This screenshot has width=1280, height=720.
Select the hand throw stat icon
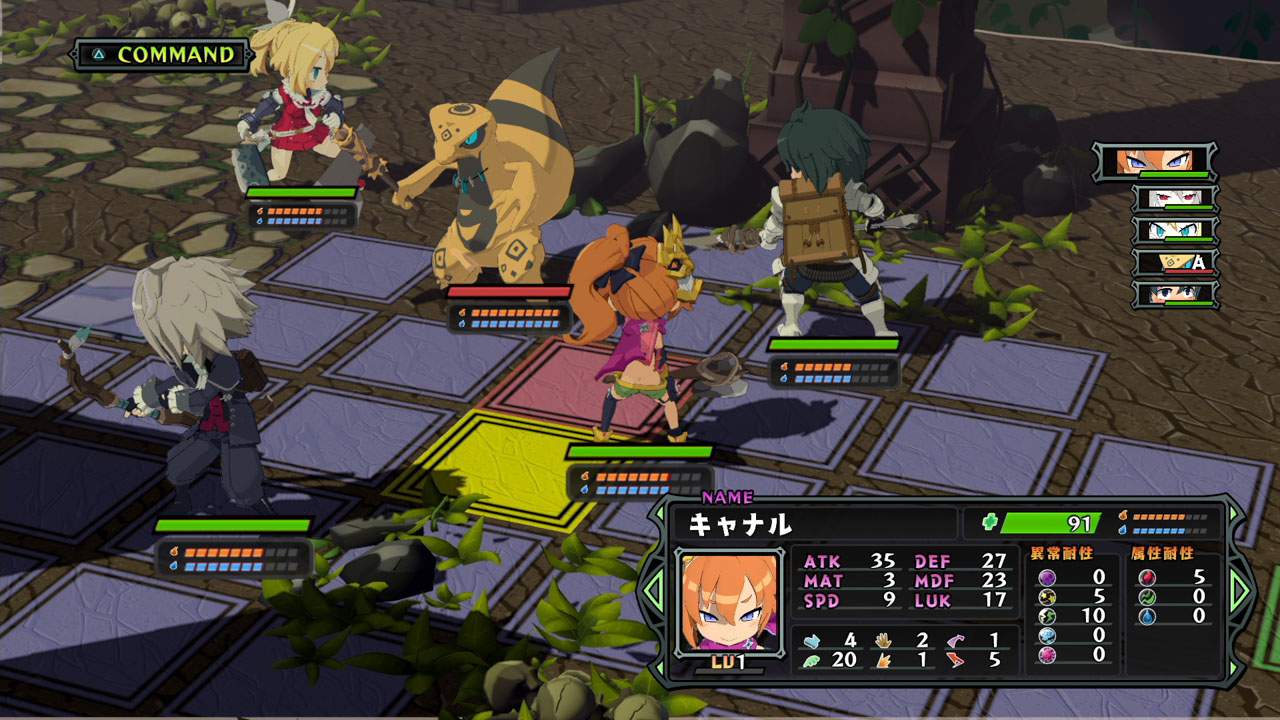click(x=883, y=640)
